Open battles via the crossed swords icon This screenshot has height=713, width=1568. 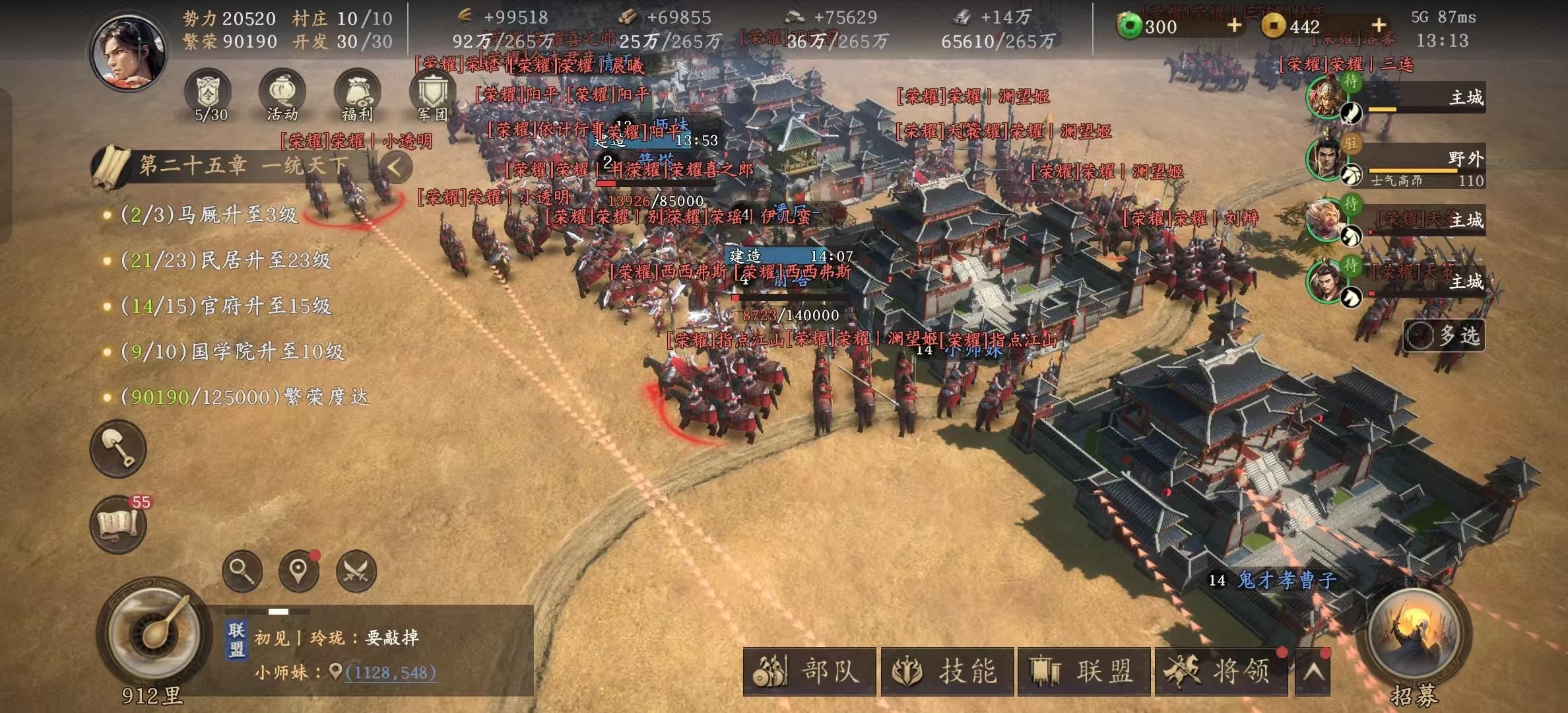click(x=355, y=572)
